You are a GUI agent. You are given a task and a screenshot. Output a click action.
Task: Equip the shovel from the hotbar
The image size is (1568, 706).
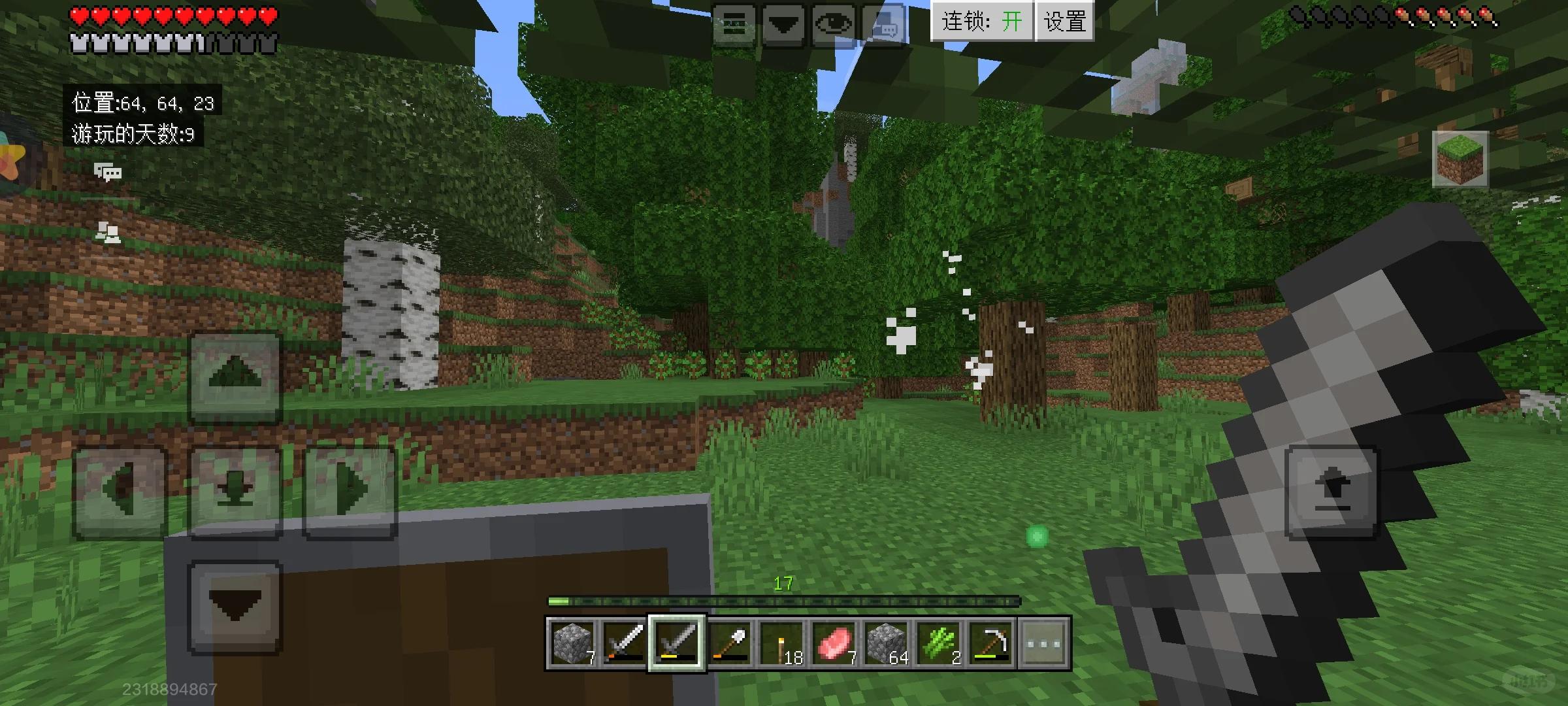point(729,643)
